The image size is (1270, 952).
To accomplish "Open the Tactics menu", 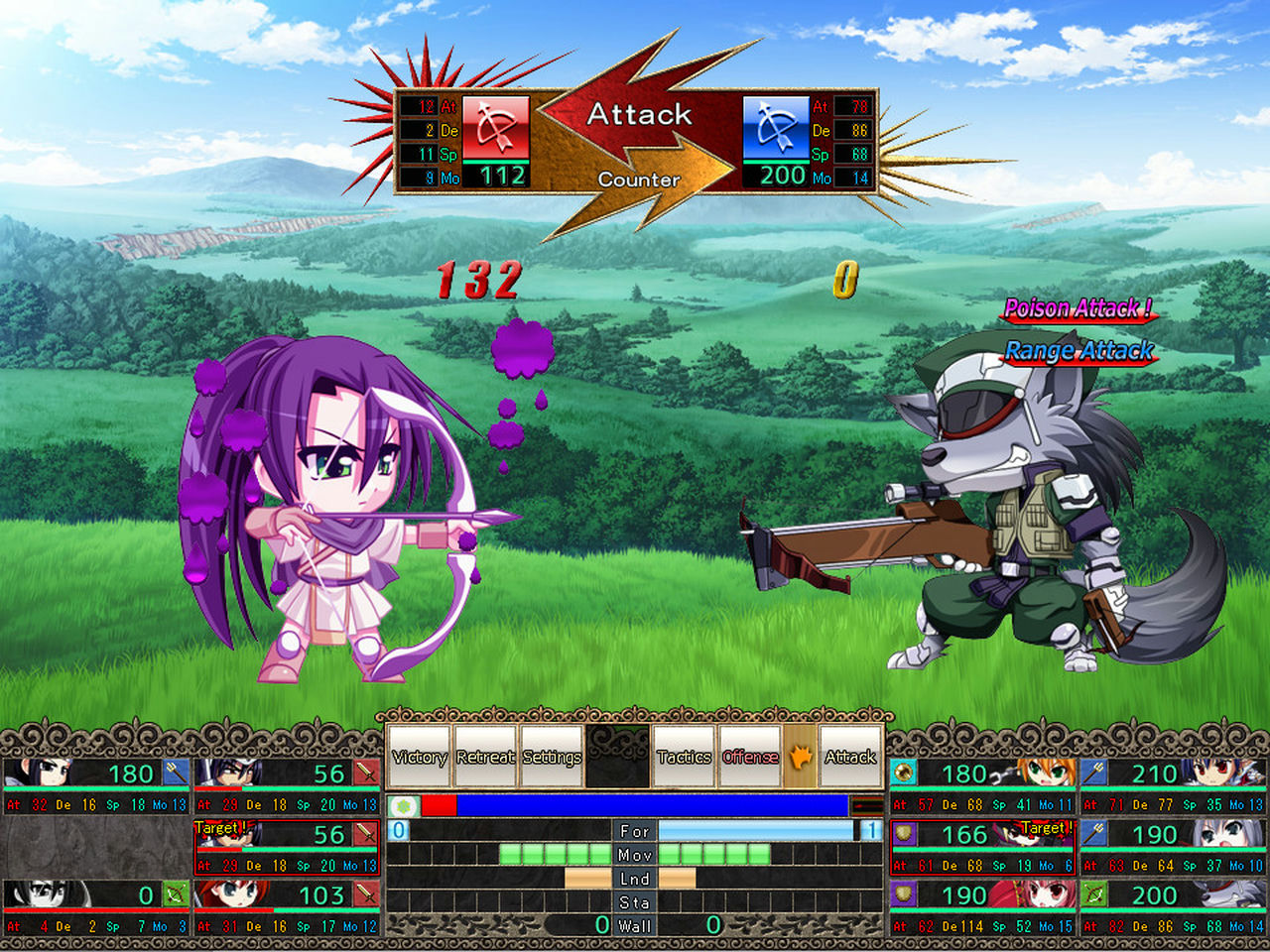I will 683,756.
